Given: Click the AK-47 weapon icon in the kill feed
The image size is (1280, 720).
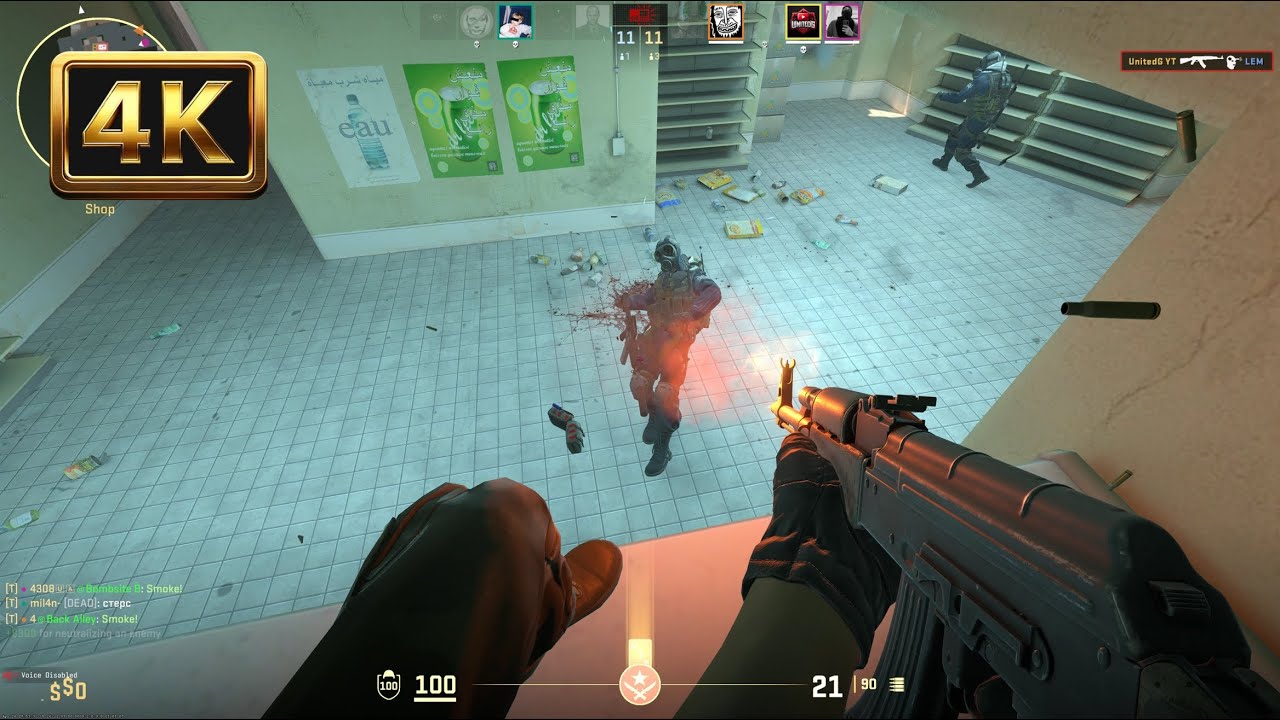Looking at the screenshot, I should coord(1200,62).
